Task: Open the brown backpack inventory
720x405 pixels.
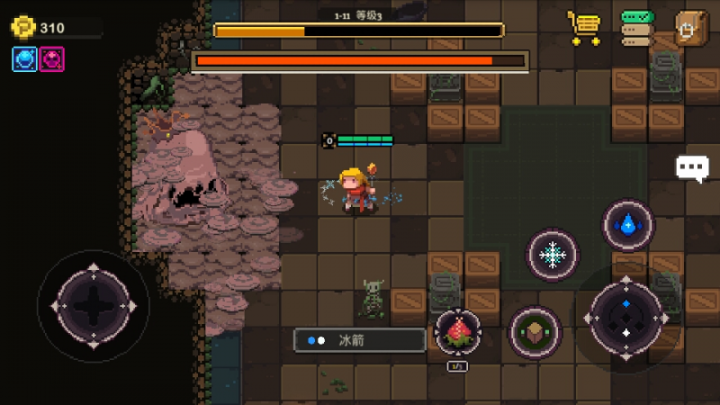Action: click(690, 28)
